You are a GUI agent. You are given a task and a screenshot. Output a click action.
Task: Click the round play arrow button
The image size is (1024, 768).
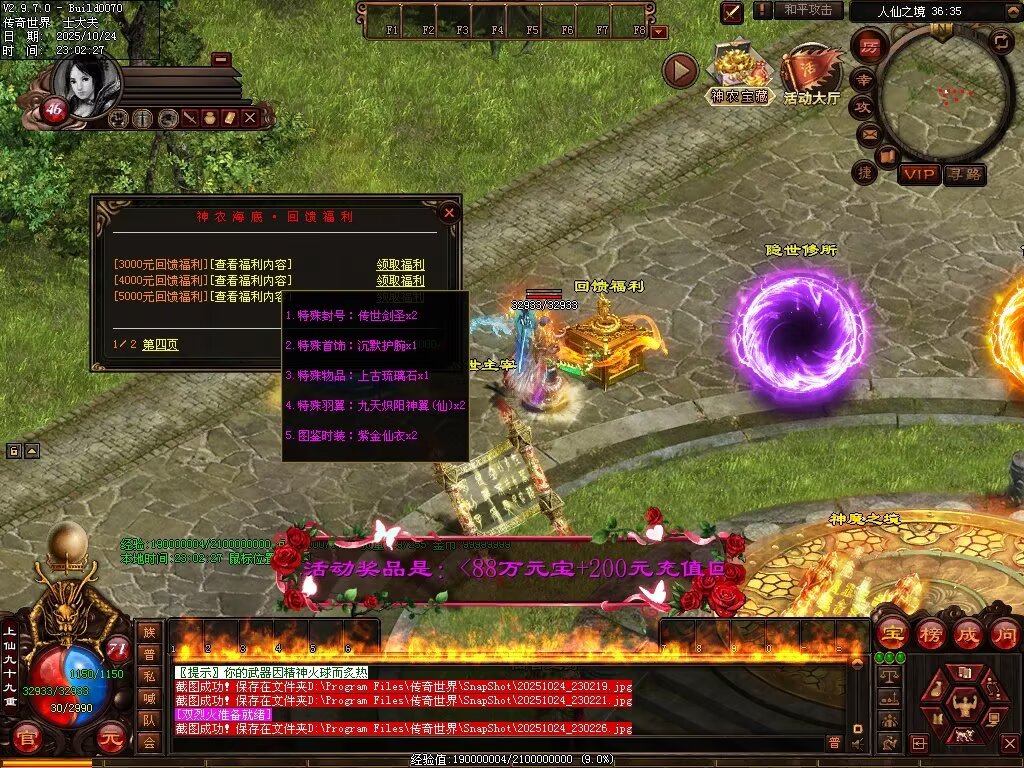pos(680,71)
